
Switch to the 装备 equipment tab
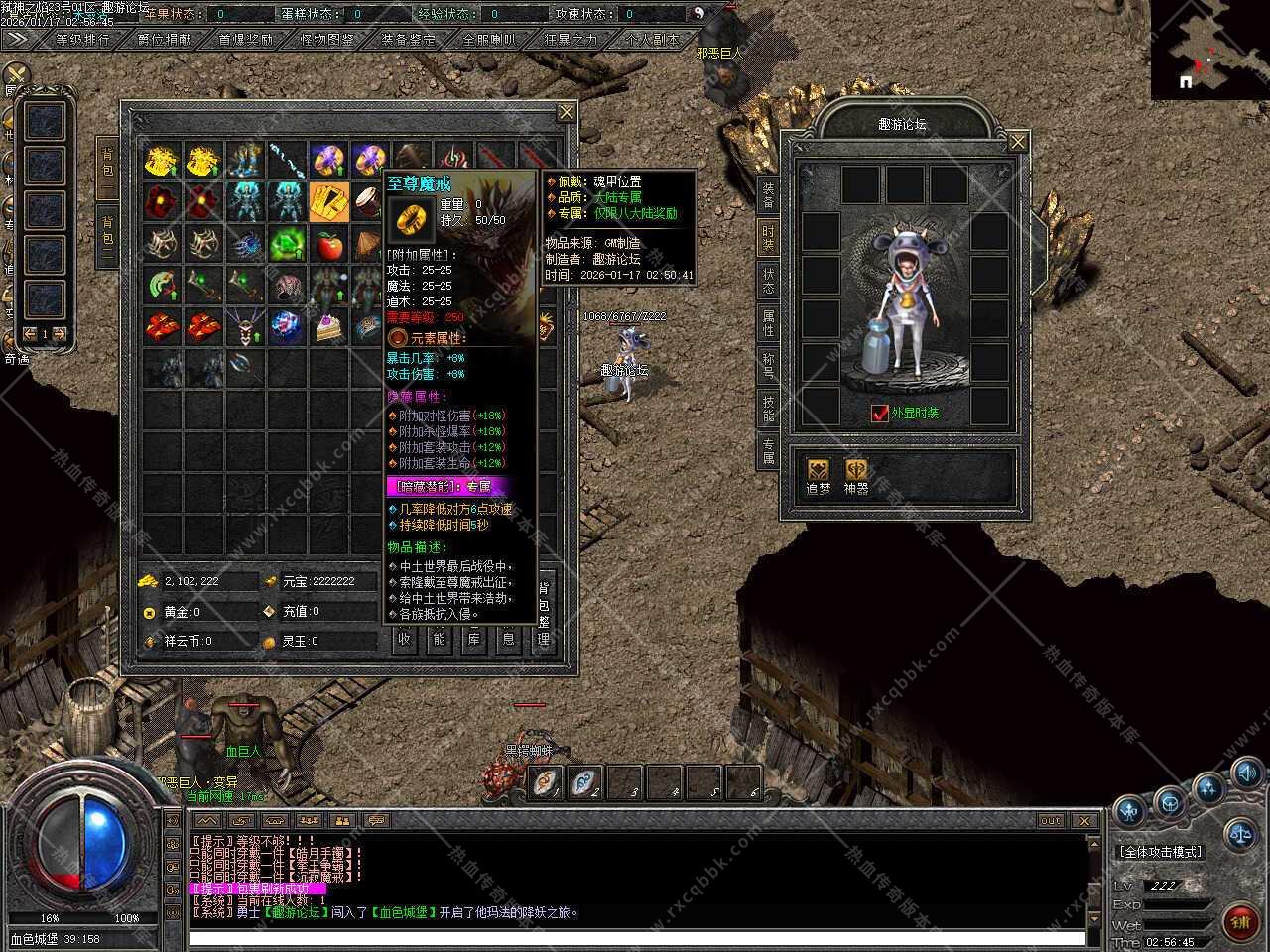[768, 194]
